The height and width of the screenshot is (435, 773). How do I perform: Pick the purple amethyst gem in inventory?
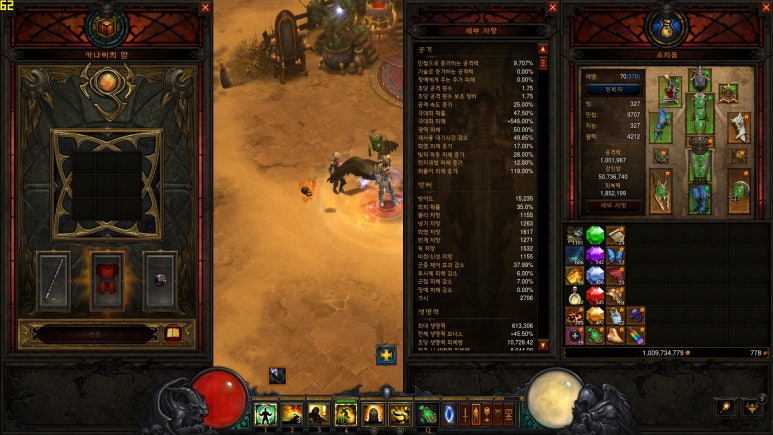(595, 255)
